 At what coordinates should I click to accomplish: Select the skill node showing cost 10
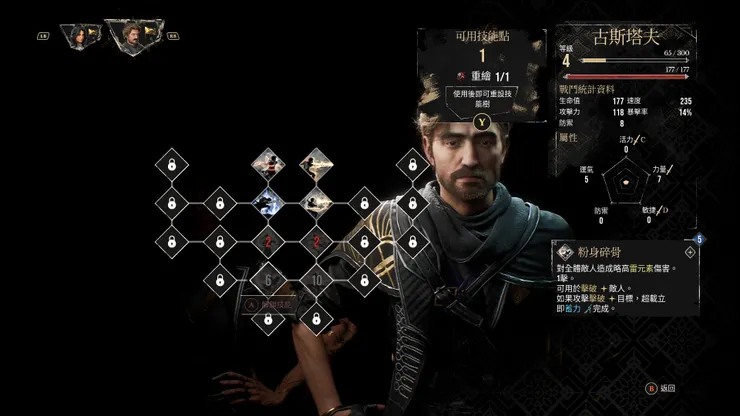tap(316, 282)
